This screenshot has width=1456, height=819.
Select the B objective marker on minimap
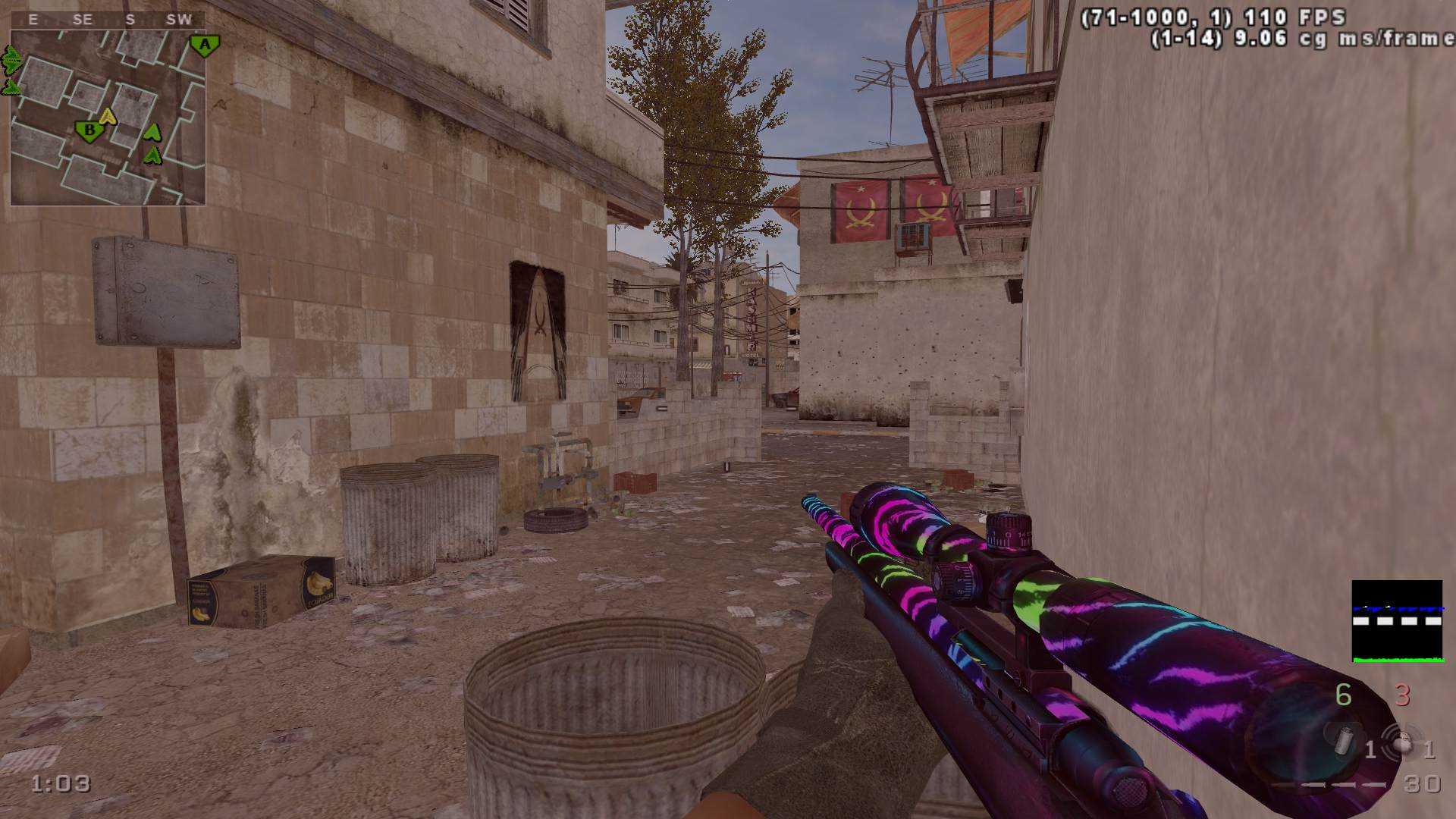point(89,131)
